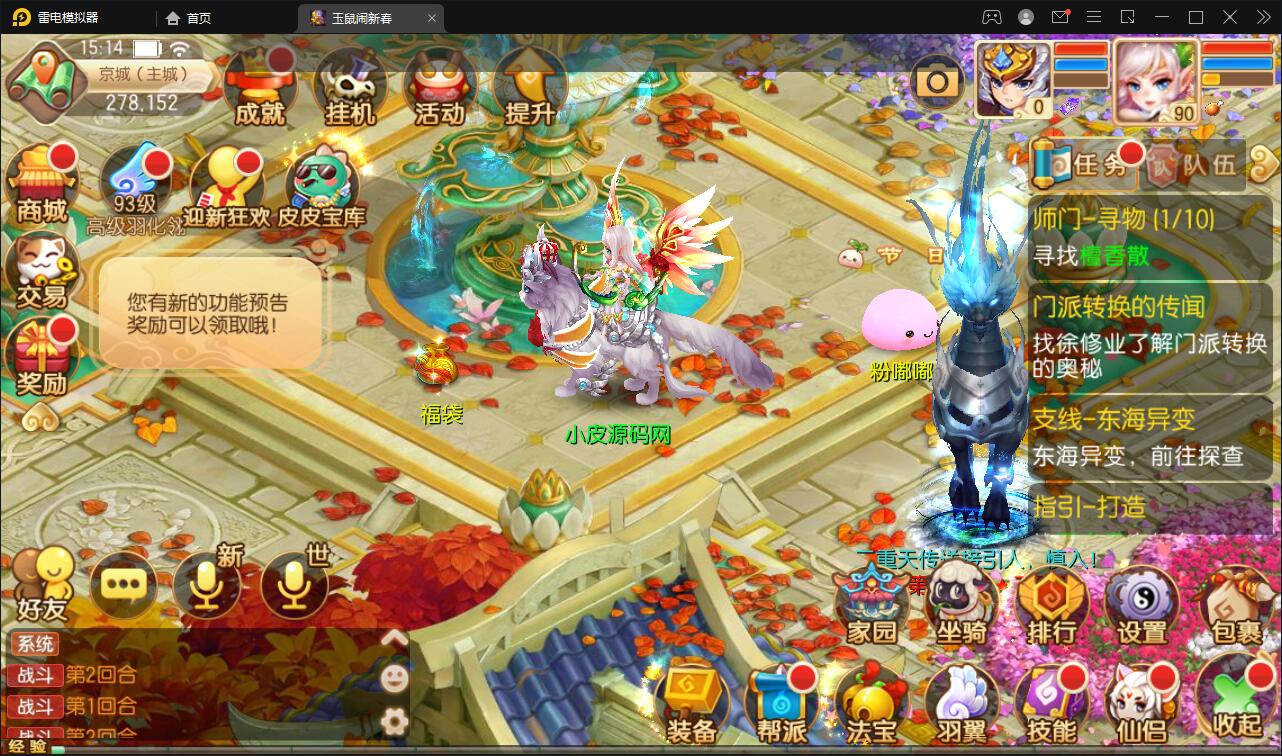Claim rewards via the 奖励 gift icon

coord(42,356)
